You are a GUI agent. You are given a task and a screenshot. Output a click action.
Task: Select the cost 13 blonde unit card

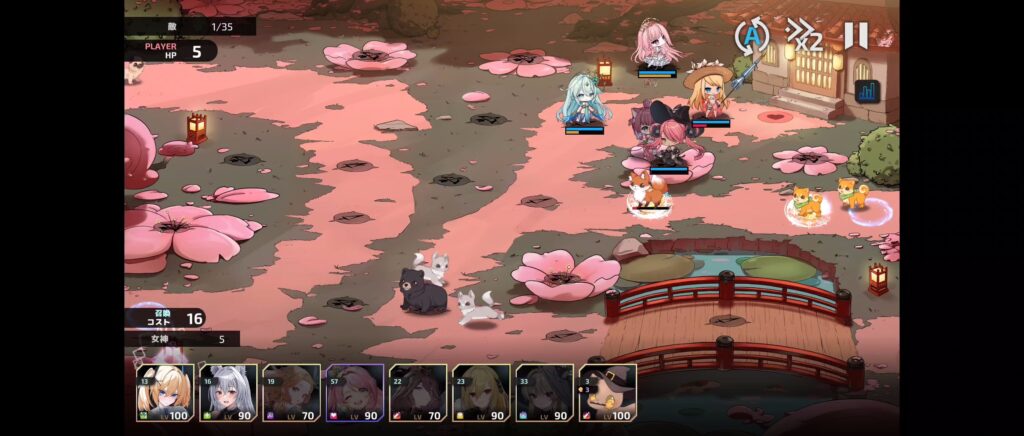[x=165, y=392]
